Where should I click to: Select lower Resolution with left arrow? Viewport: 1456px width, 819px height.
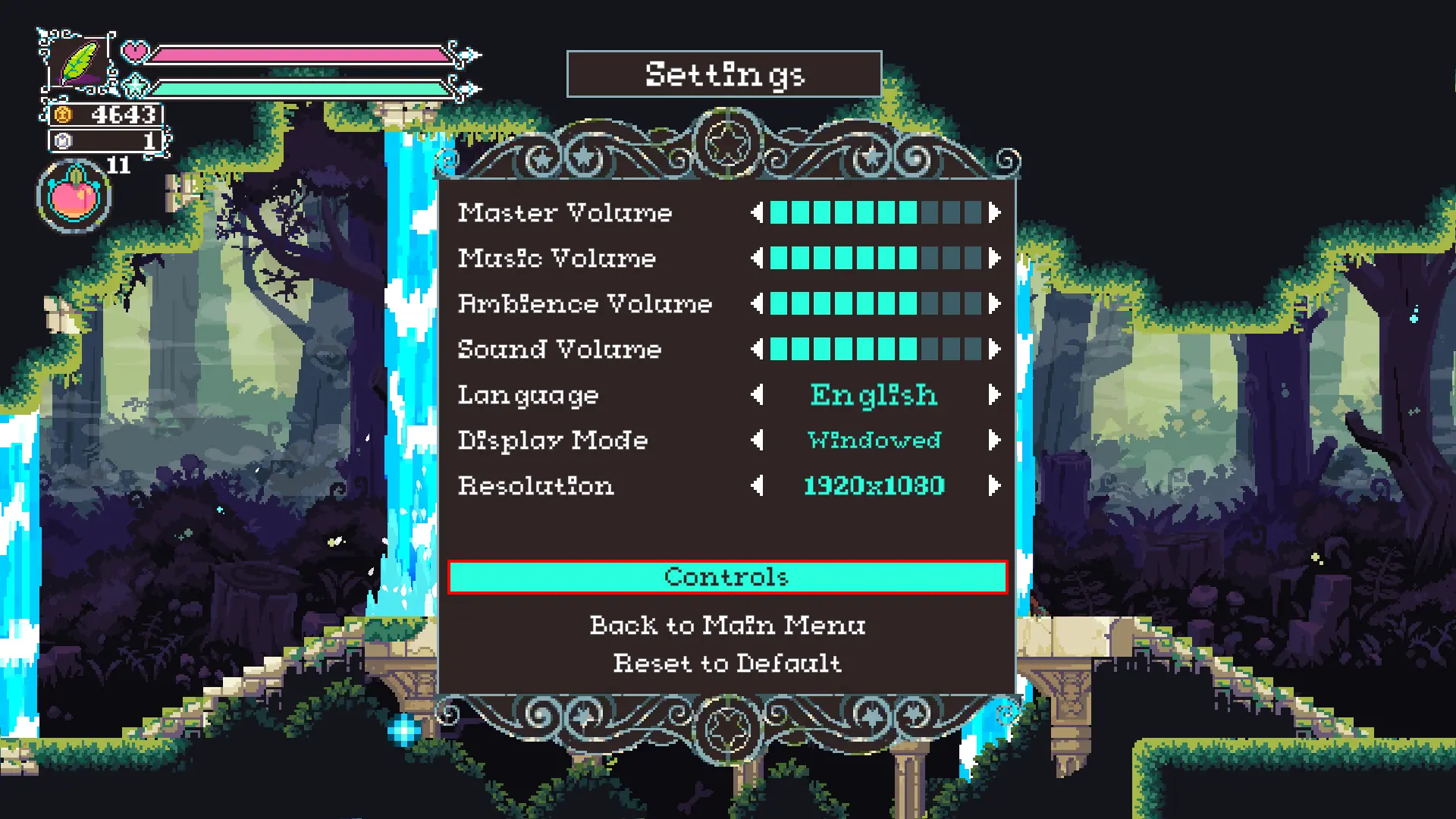click(x=757, y=486)
